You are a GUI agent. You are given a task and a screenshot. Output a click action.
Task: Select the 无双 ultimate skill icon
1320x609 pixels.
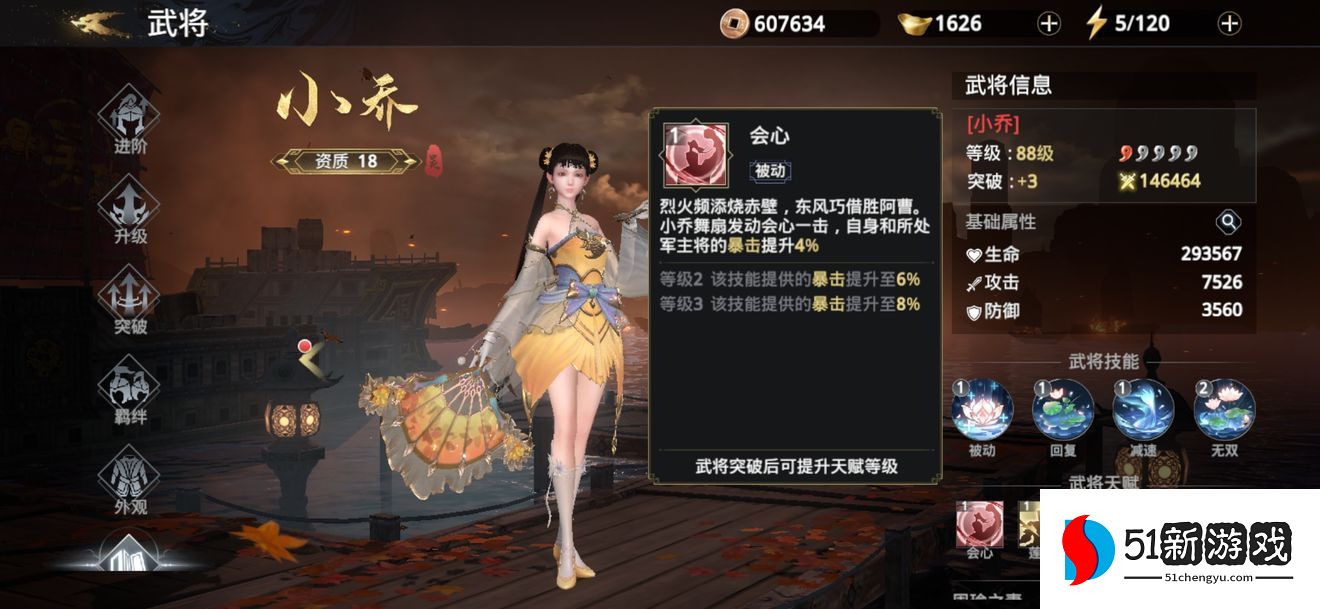coord(1224,410)
